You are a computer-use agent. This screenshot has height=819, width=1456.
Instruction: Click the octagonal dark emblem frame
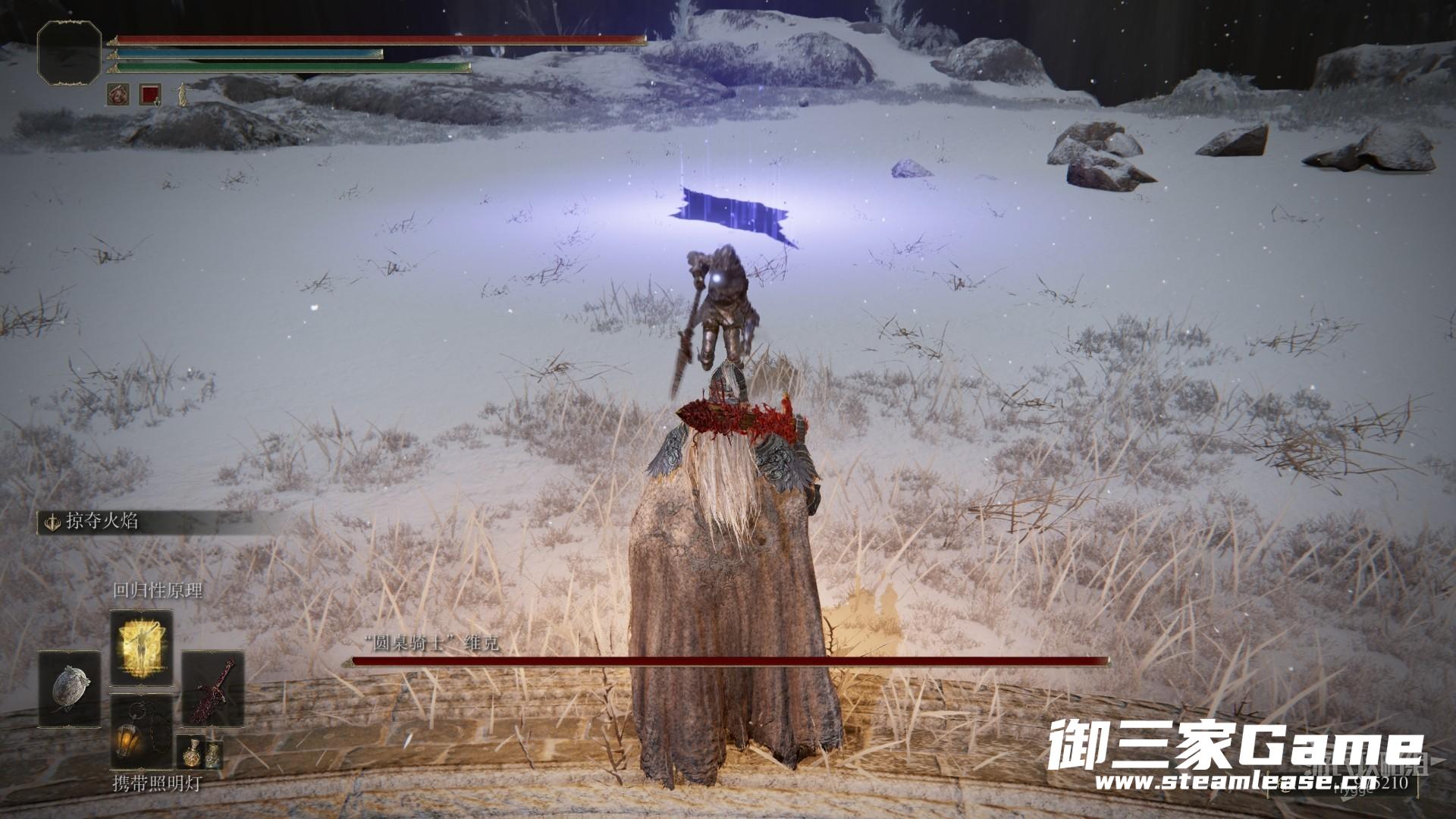click(x=69, y=52)
